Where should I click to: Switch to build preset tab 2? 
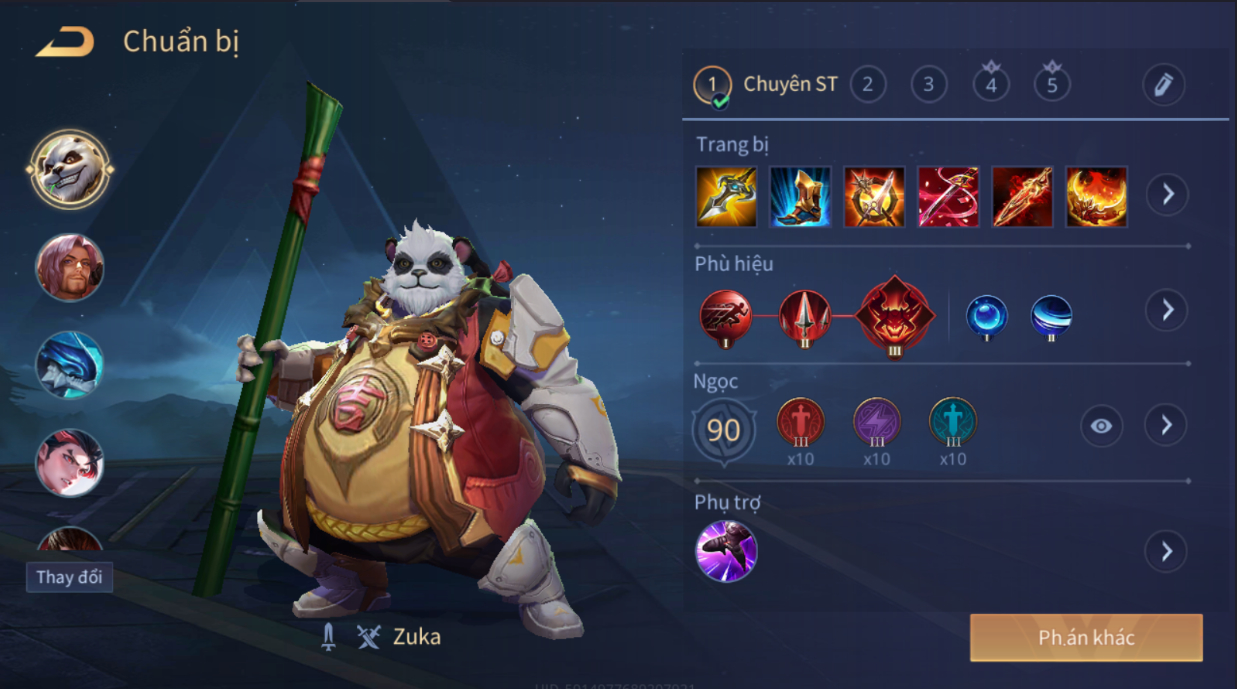tap(868, 85)
